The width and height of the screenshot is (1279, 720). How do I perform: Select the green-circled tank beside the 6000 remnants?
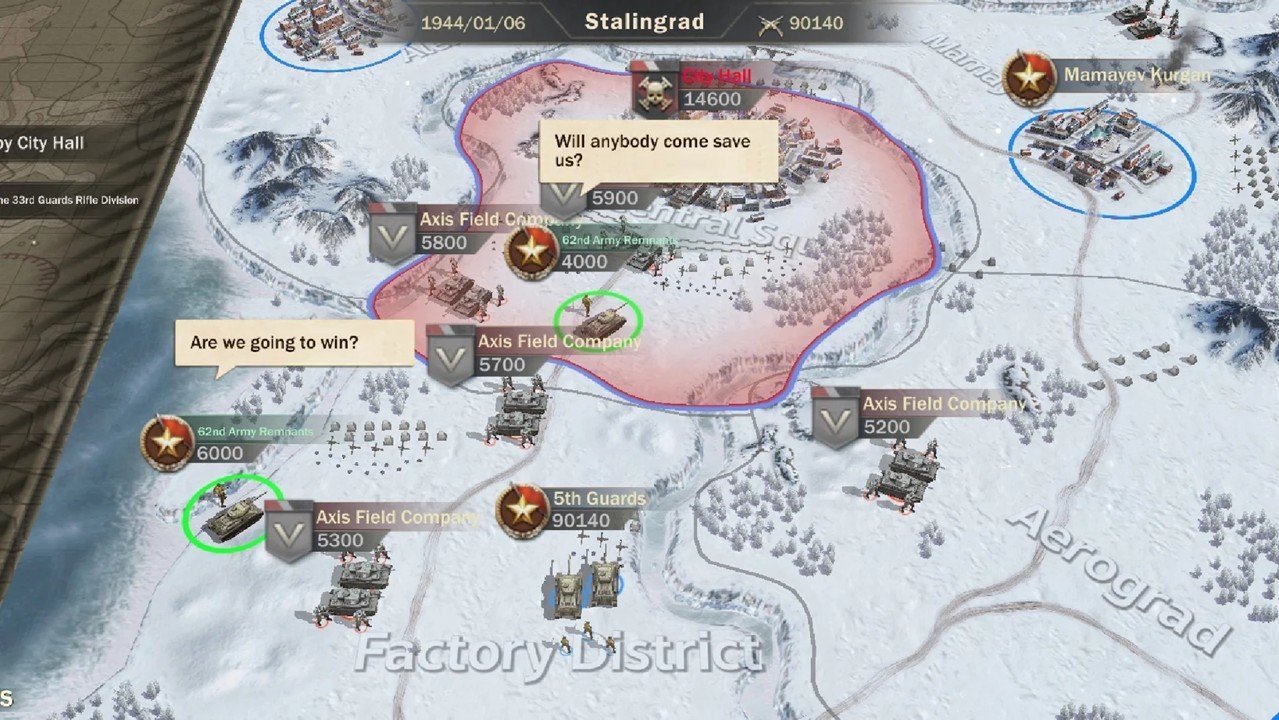click(x=232, y=514)
